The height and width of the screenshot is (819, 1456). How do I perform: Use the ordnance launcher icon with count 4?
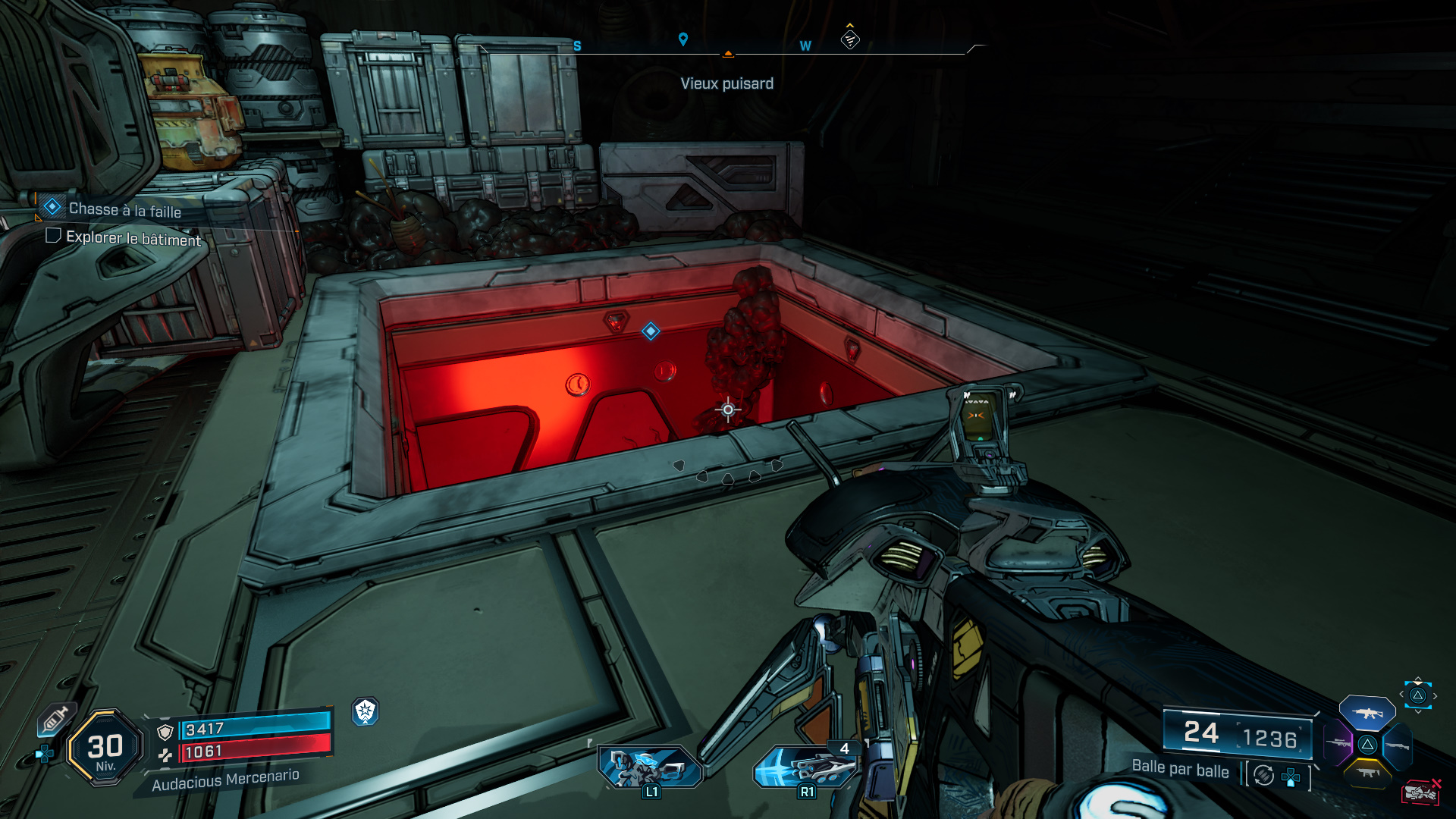(x=807, y=767)
